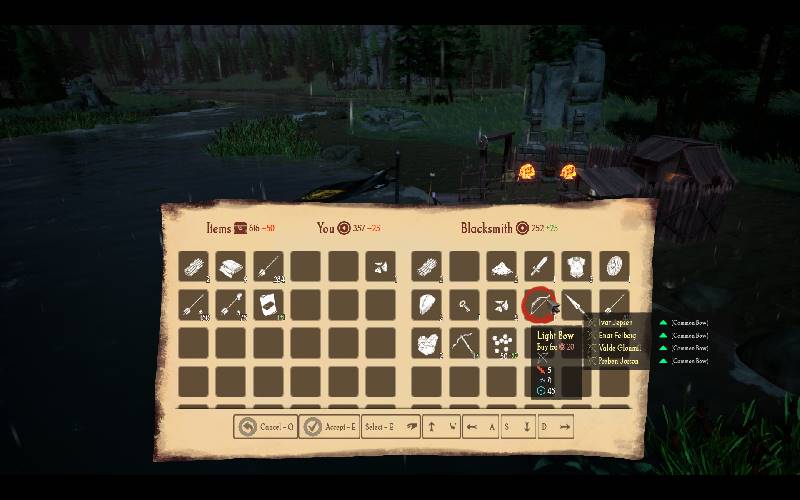Select the blacksmith's metal shards slot

click(502, 304)
